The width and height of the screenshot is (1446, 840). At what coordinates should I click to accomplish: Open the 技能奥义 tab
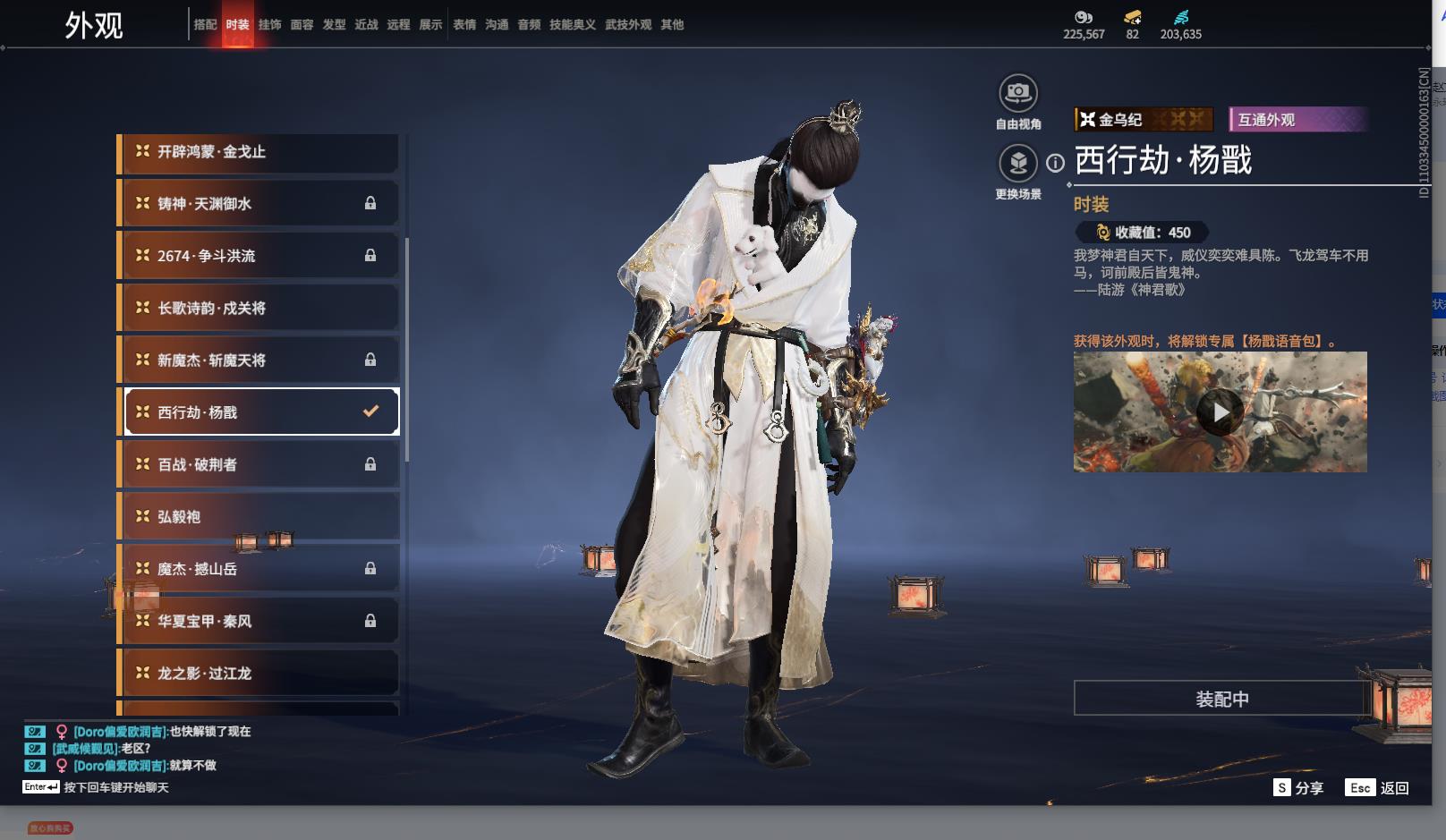573,25
